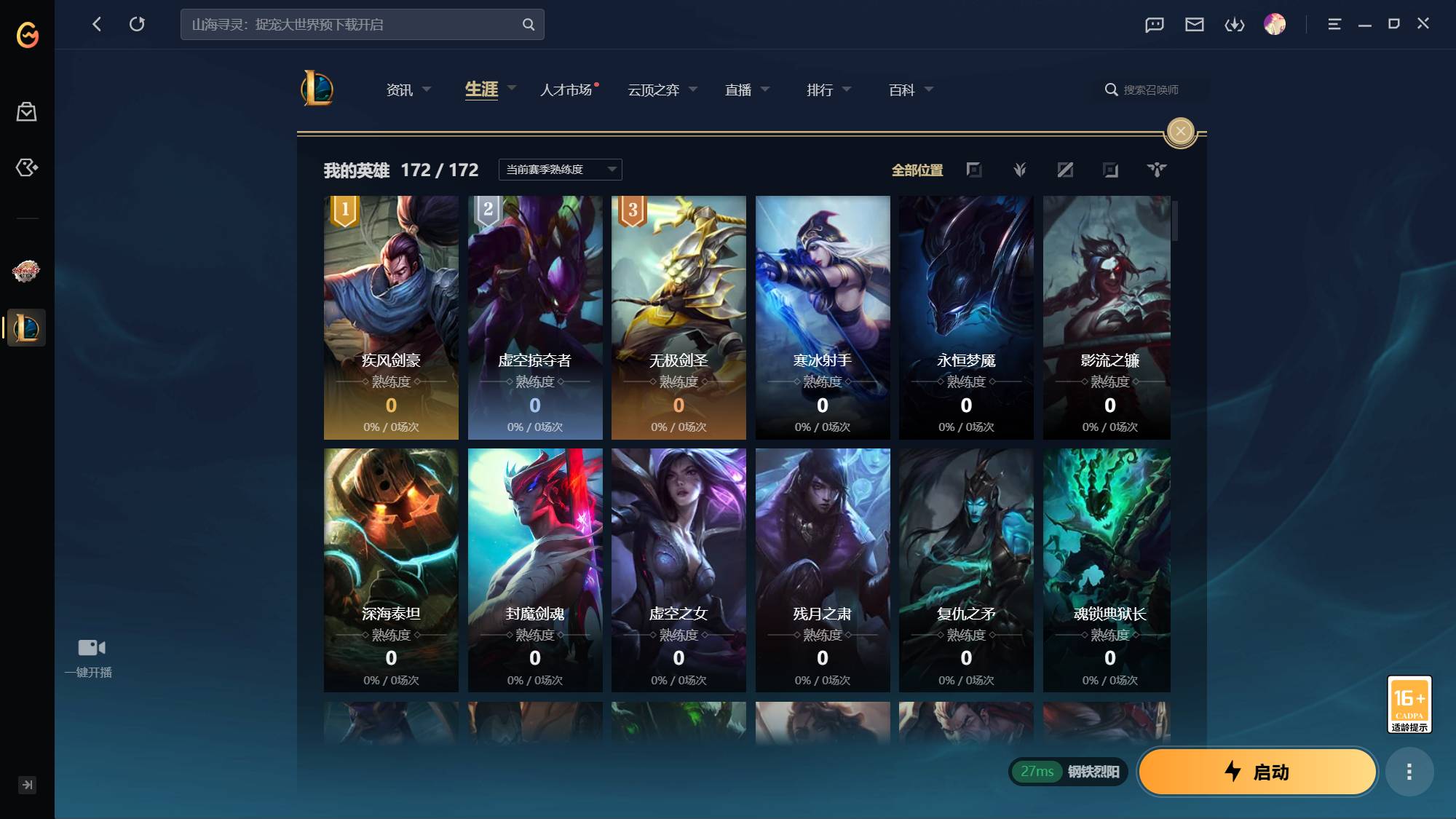
Task: Open the 人才市场 section
Action: [566, 90]
